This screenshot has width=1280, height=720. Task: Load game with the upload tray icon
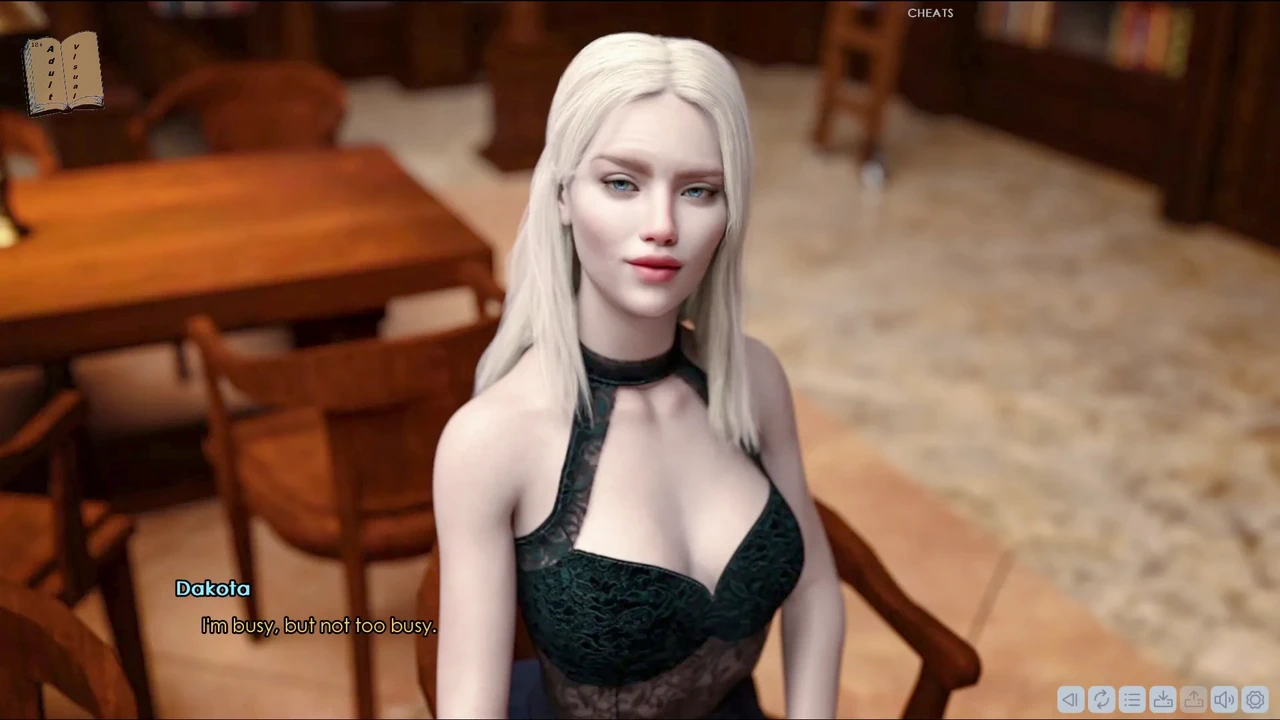pyautogui.click(x=1194, y=700)
